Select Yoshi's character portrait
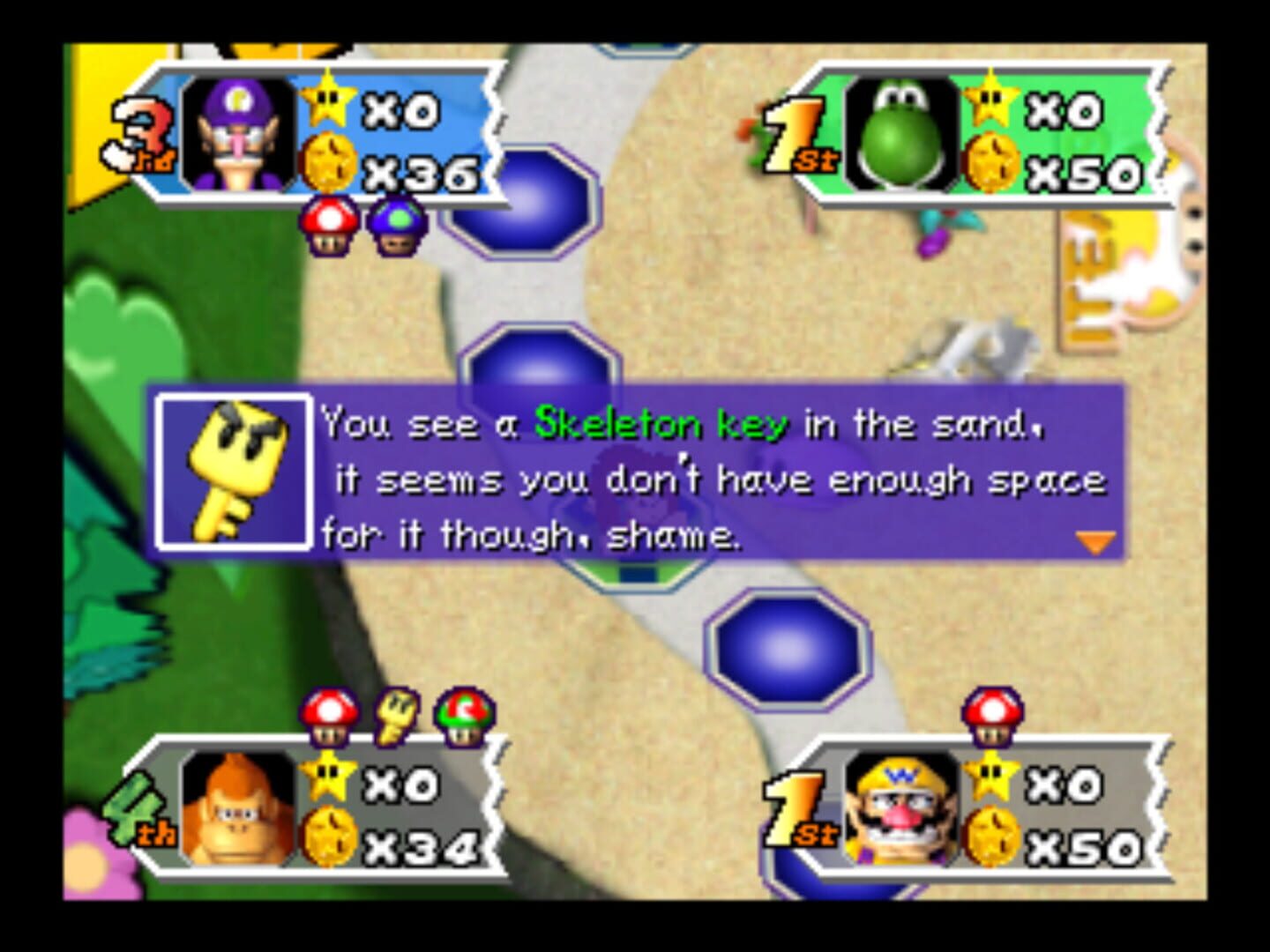Viewport: 1270px width, 952px height. [901, 134]
